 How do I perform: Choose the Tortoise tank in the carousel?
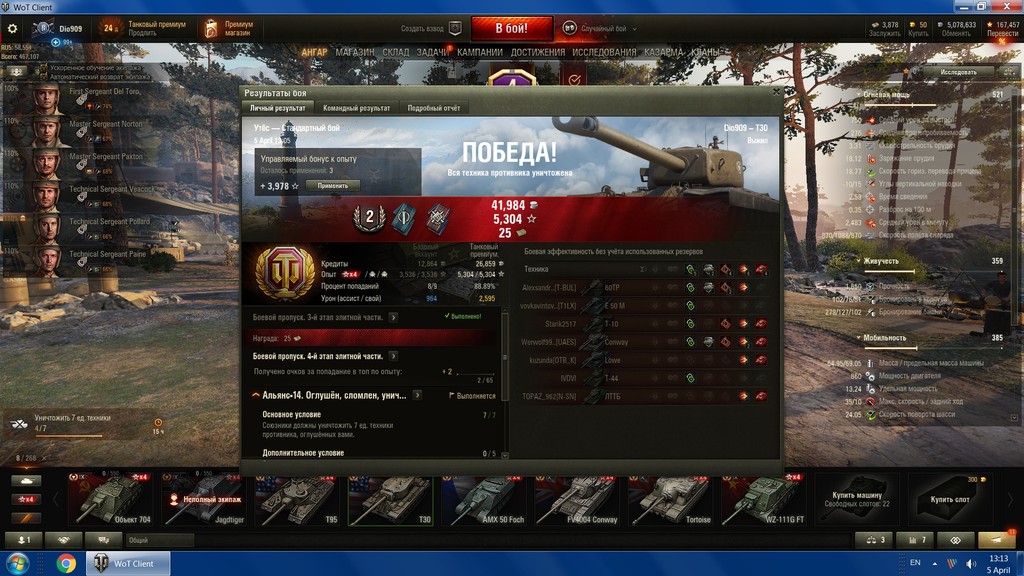670,499
